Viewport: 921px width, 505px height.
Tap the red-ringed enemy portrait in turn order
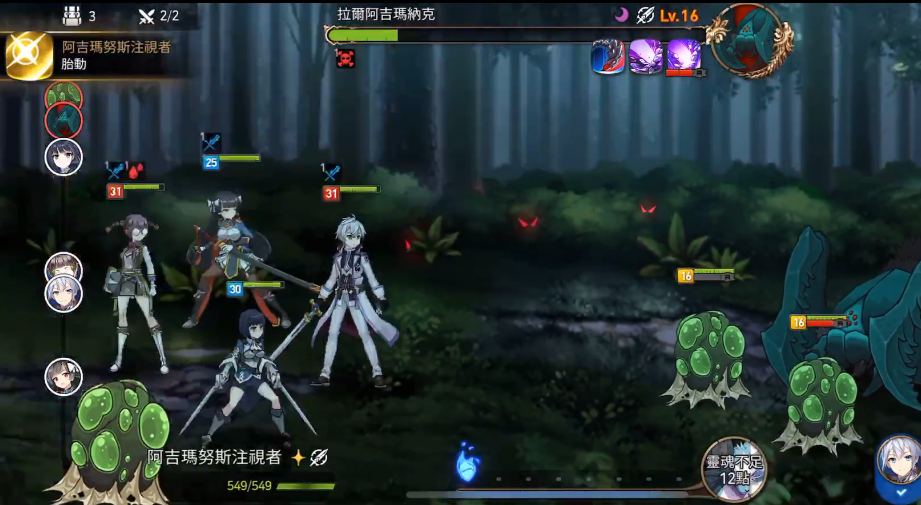(x=64, y=122)
